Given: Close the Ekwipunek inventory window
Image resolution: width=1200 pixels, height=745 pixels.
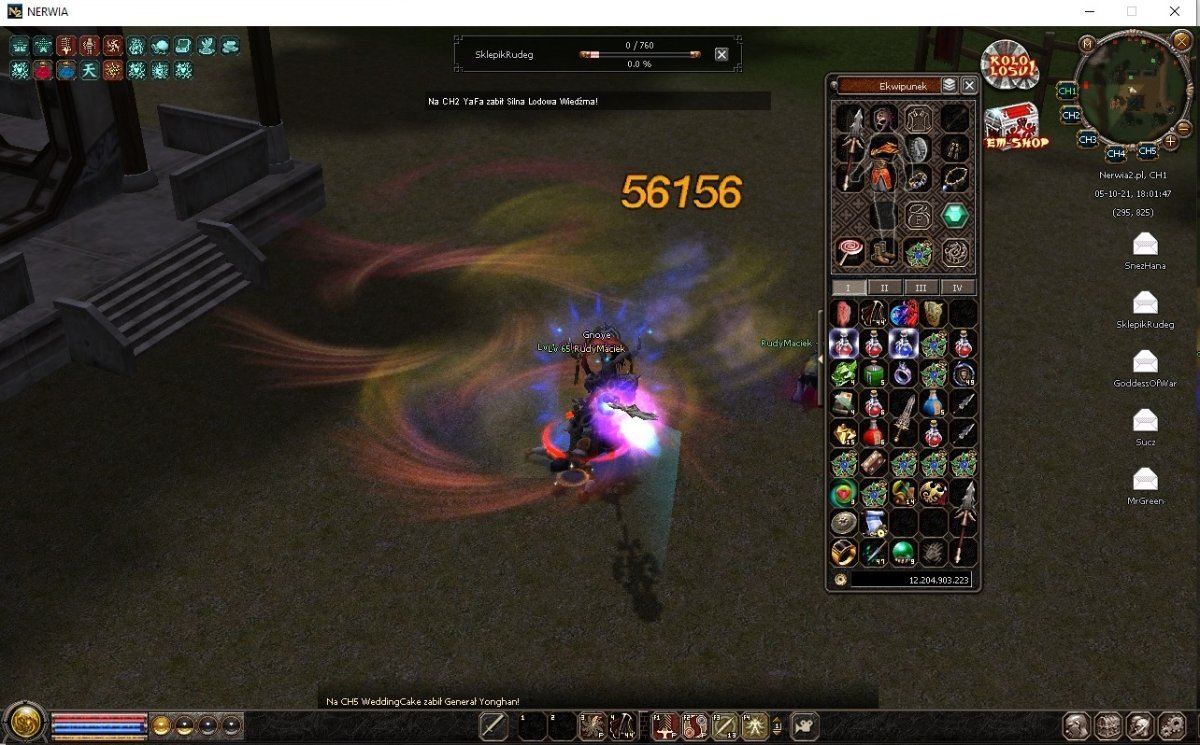Looking at the screenshot, I should [968, 86].
